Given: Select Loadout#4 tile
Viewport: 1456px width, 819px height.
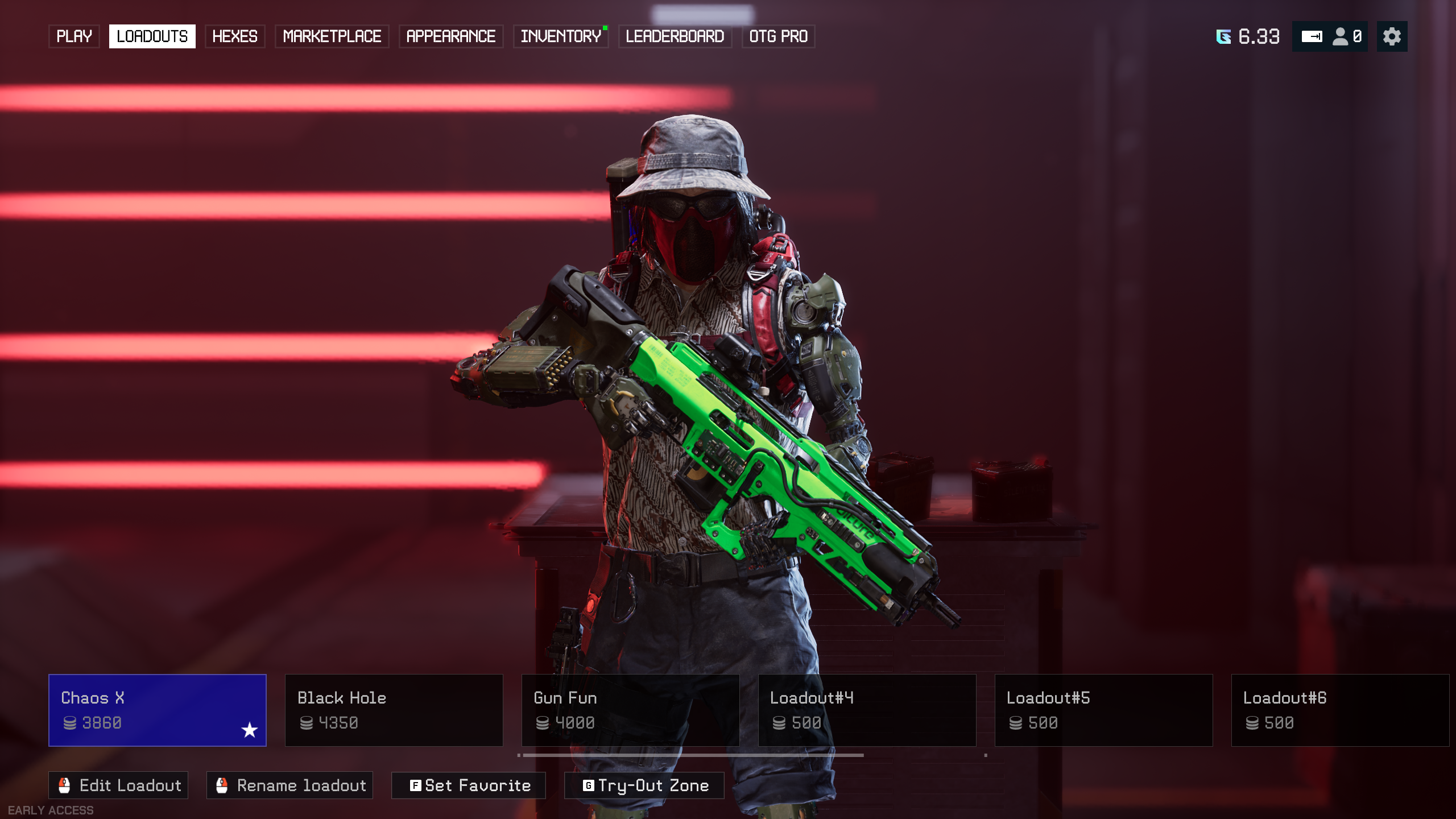Looking at the screenshot, I should tap(867, 710).
